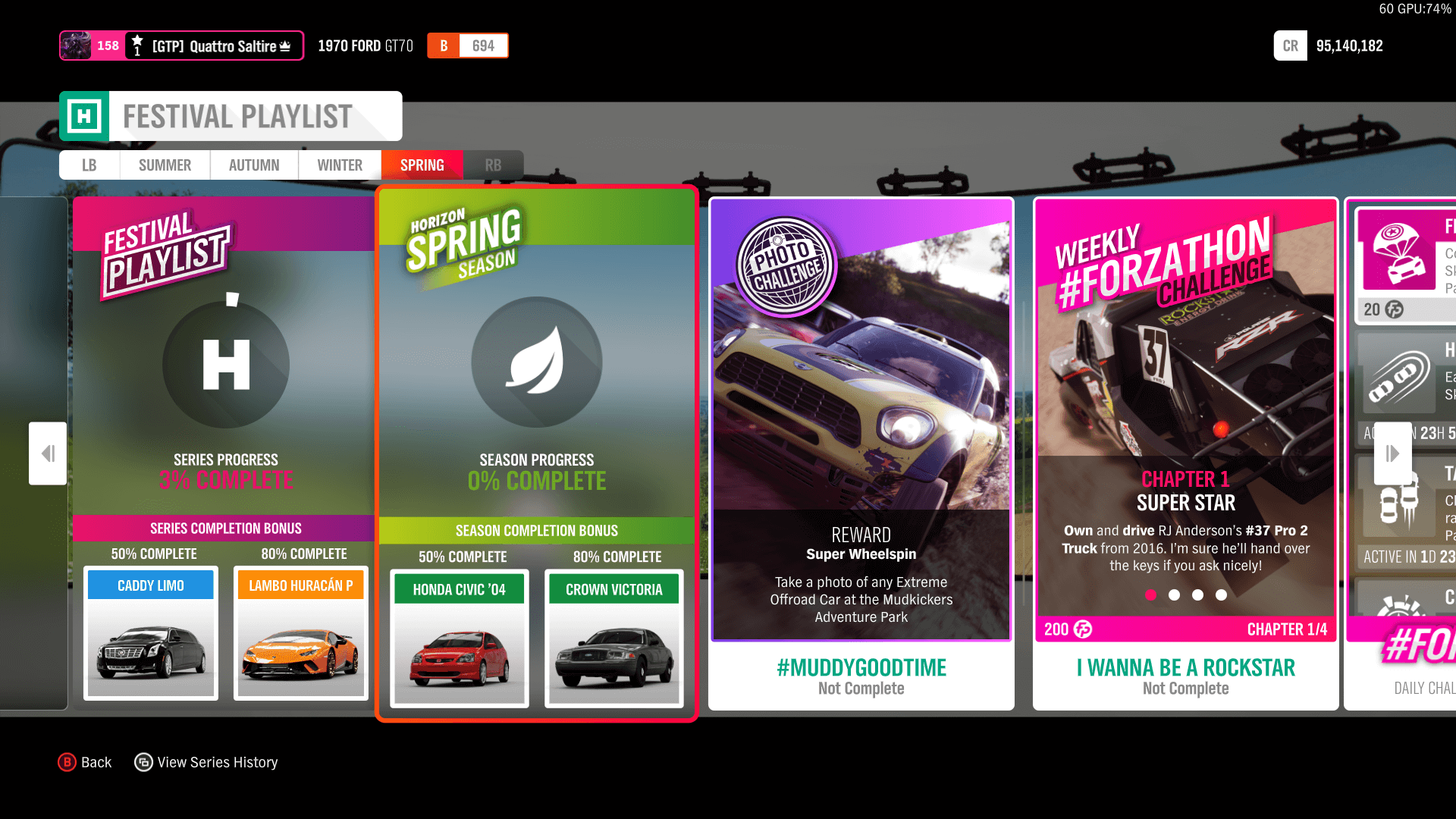This screenshot has width=1456, height=819.
Task: Click the CR credits icon near the balance
Action: [1290, 45]
